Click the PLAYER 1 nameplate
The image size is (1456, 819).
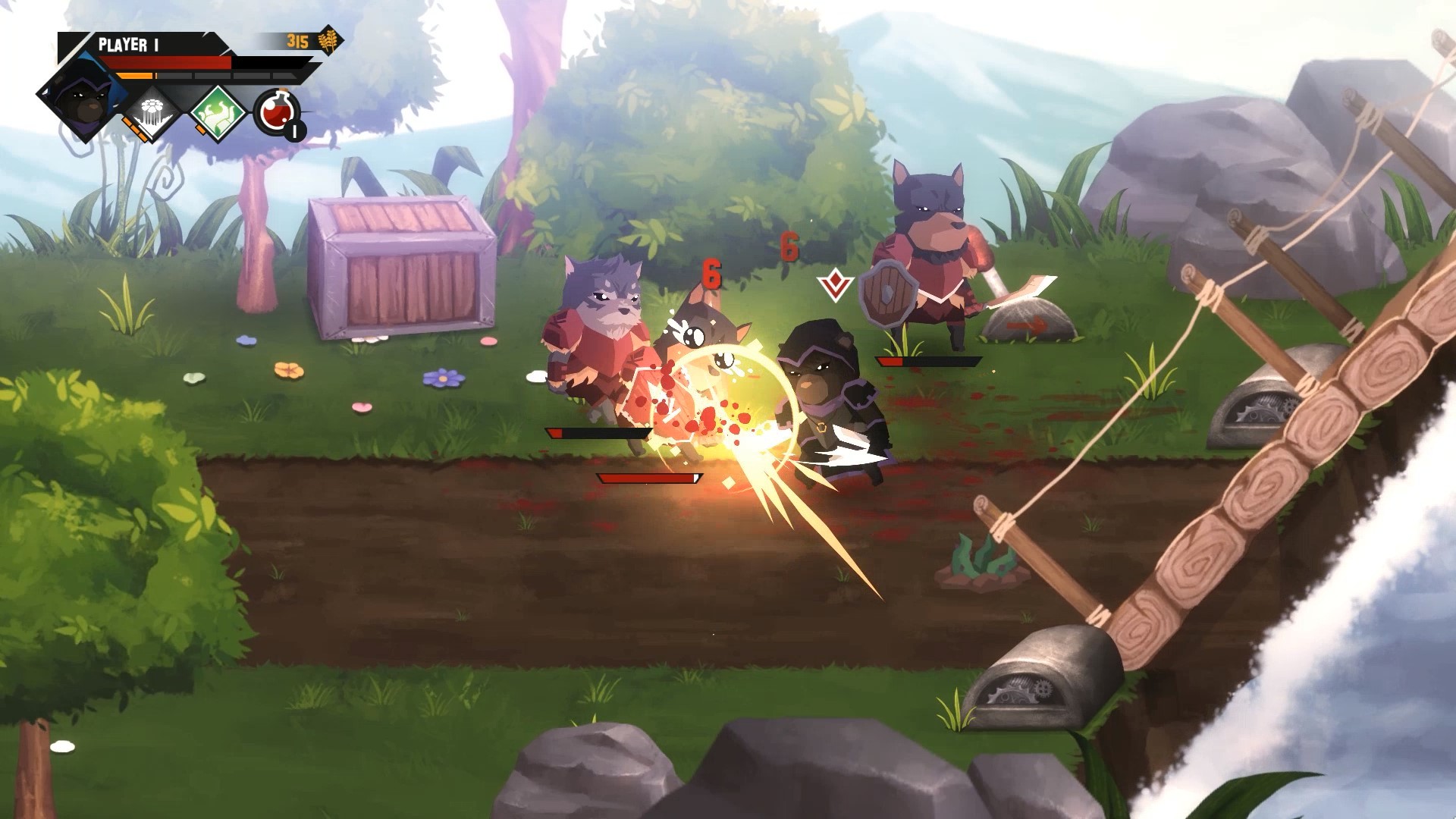tap(129, 42)
